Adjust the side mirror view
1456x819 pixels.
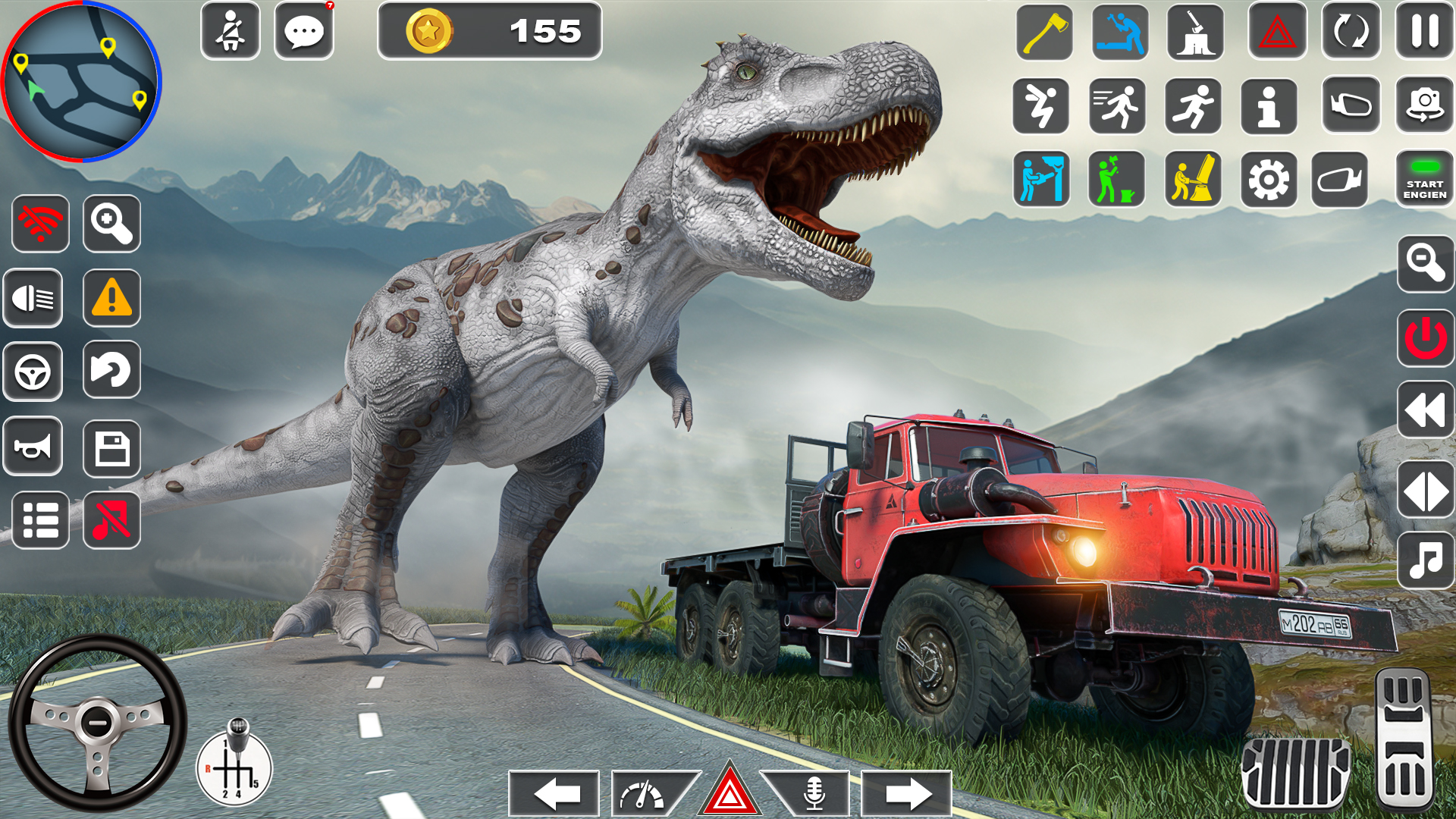click(x=1350, y=106)
